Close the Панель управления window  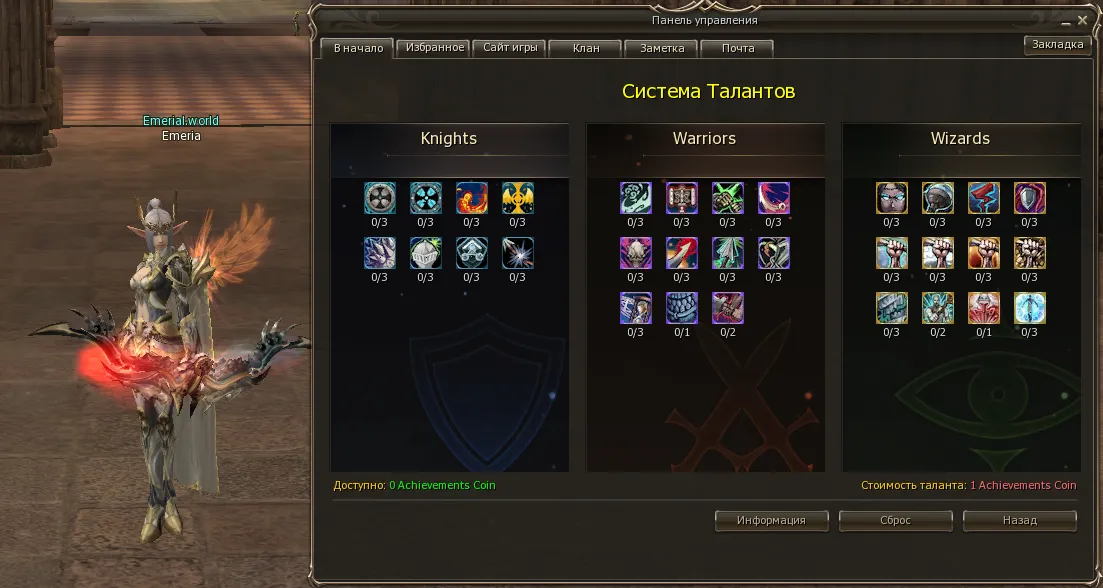pyautogui.click(x=1082, y=19)
